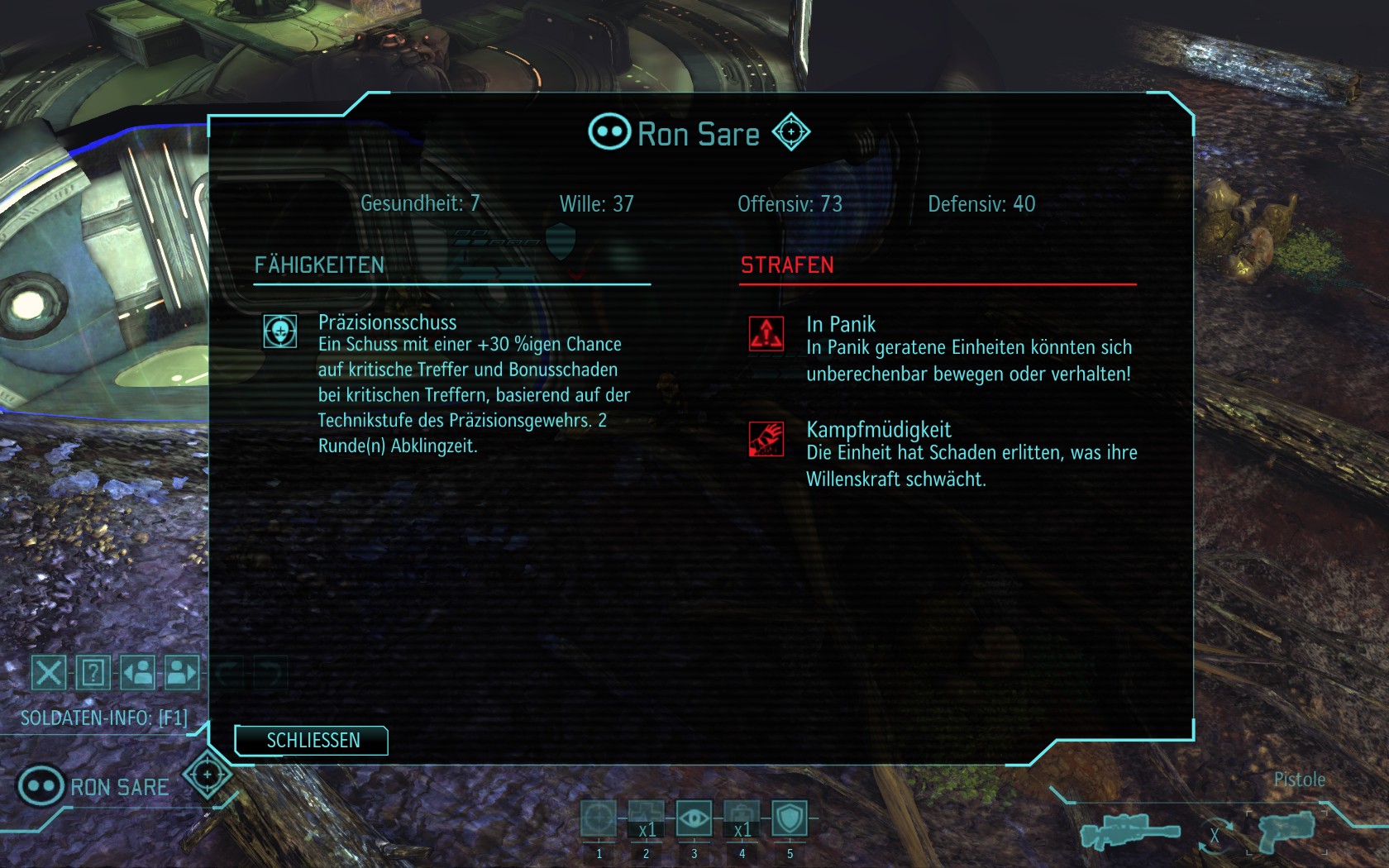Use the medikit ability slot

point(742,819)
